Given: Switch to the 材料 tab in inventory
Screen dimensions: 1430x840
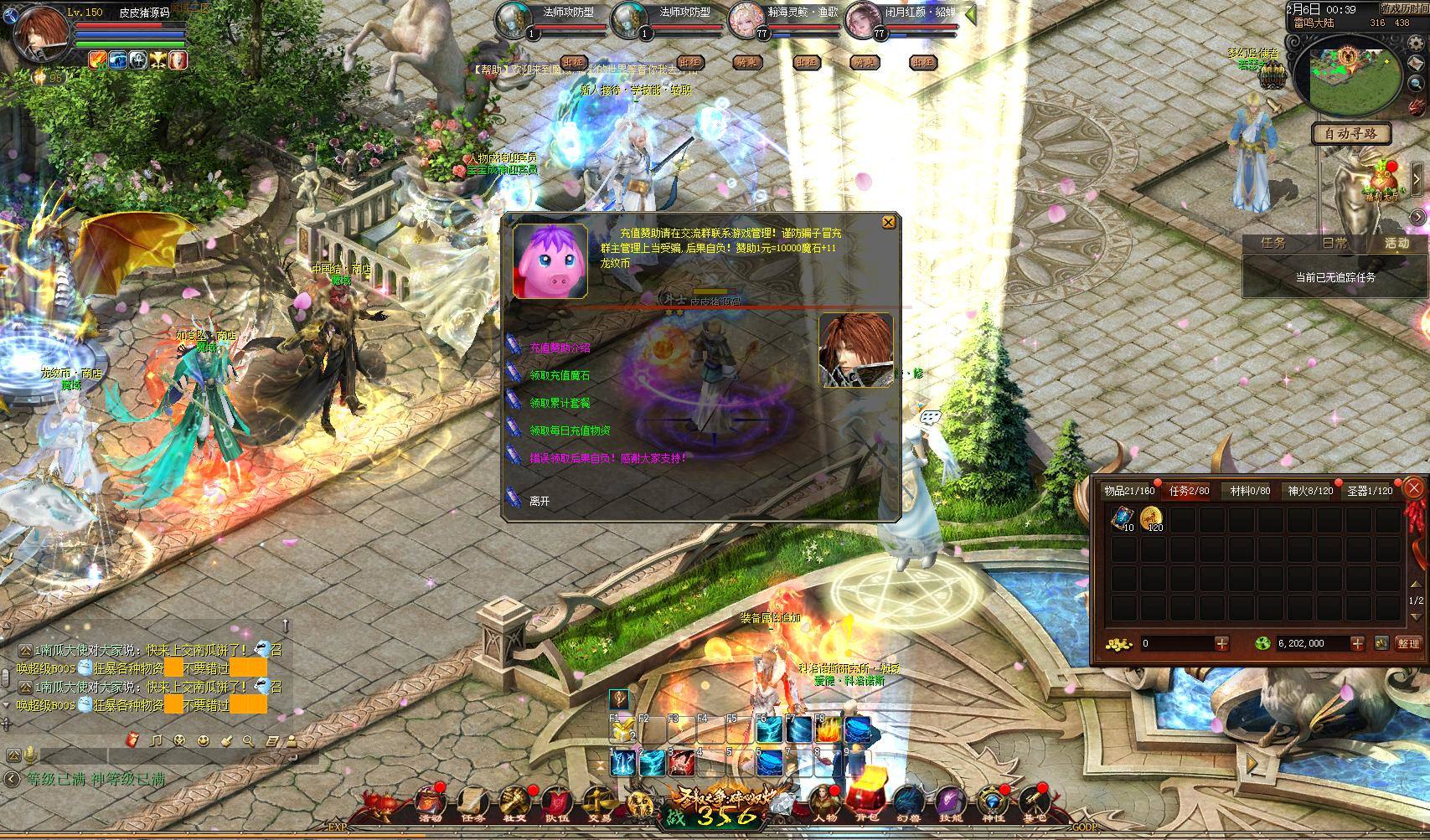Looking at the screenshot, I should pyautogui.click(x=1250, y=491).
